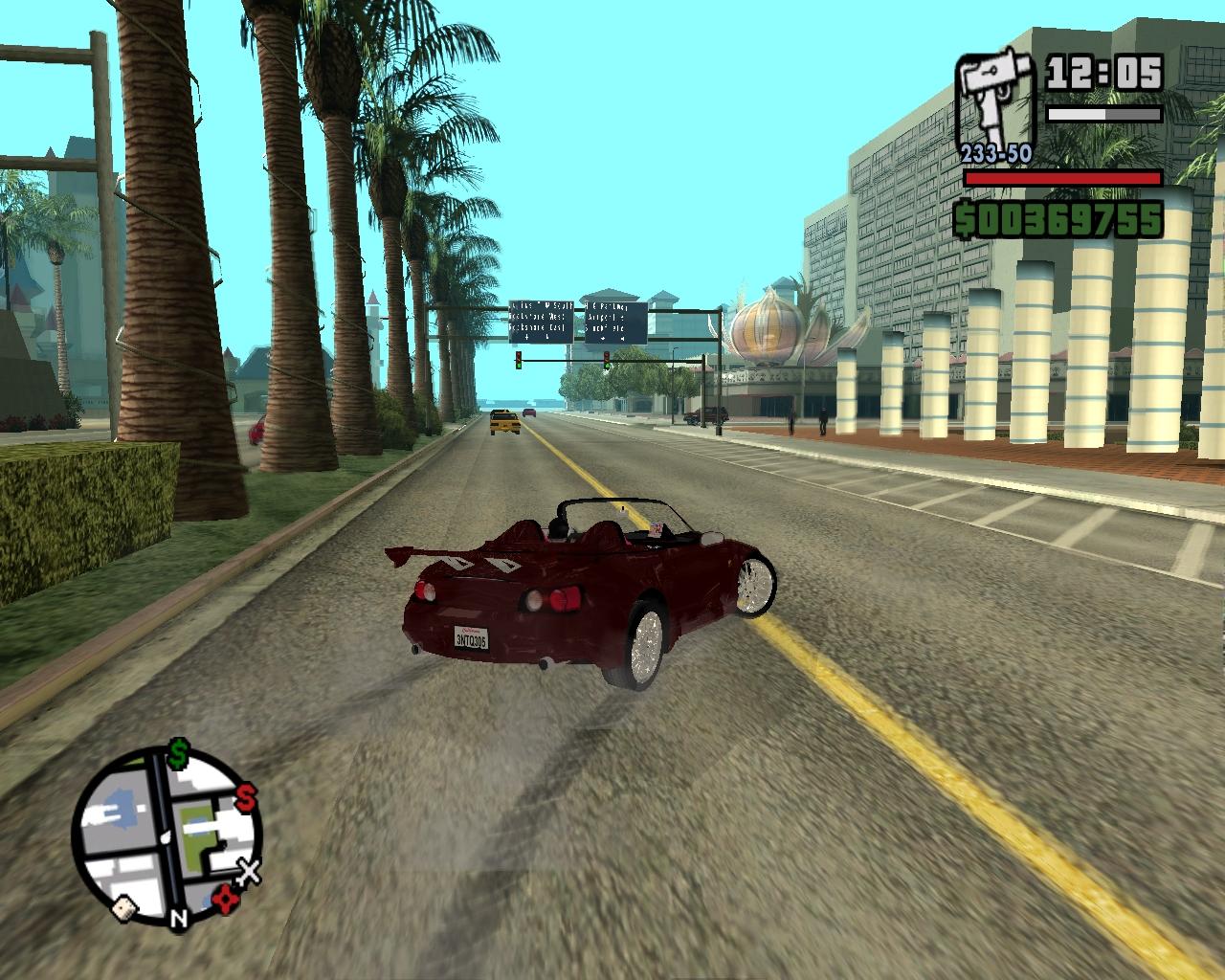Click the N north indicator on radar
This screenshot has width=1225, height=980.
point(178,920)
